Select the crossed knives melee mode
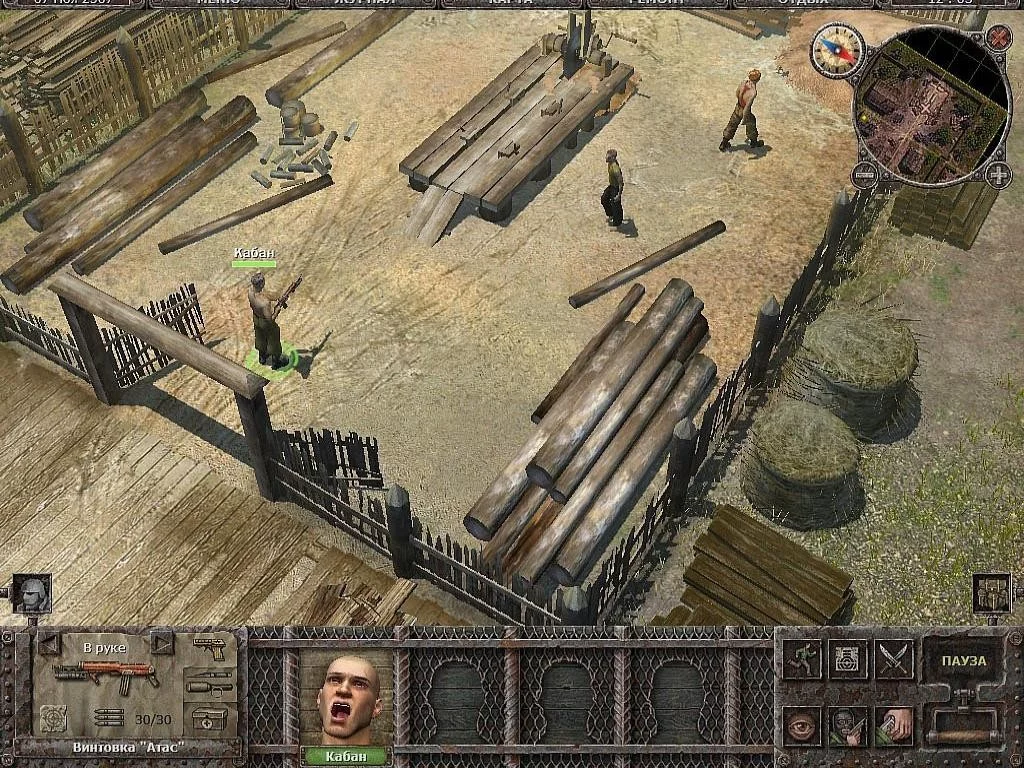This screenshot has height=768, width=1024. tap(894, 659)
